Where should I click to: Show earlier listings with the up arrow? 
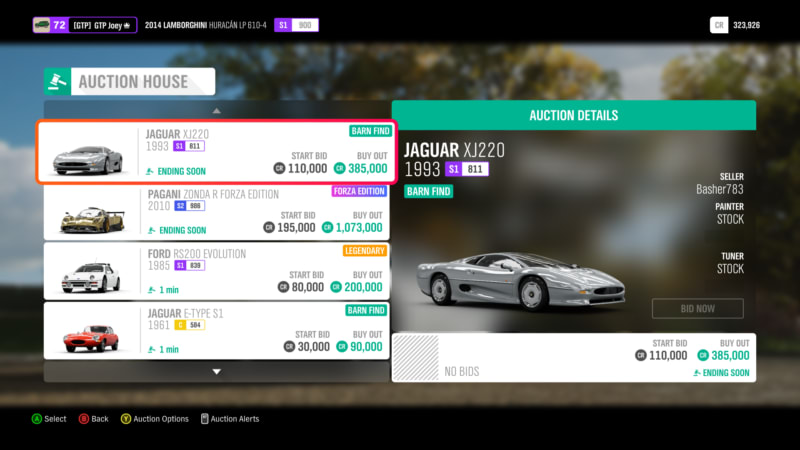click(216, 110)
